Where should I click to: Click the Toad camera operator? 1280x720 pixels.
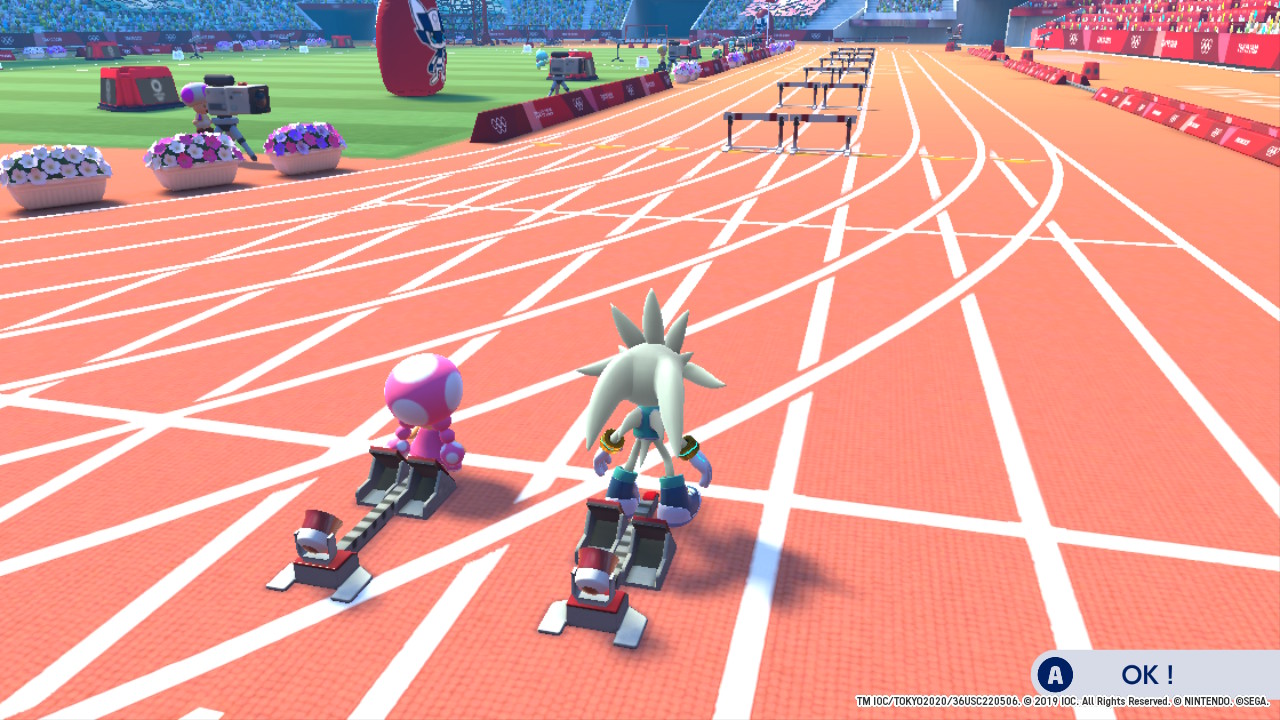pos(197,105)
